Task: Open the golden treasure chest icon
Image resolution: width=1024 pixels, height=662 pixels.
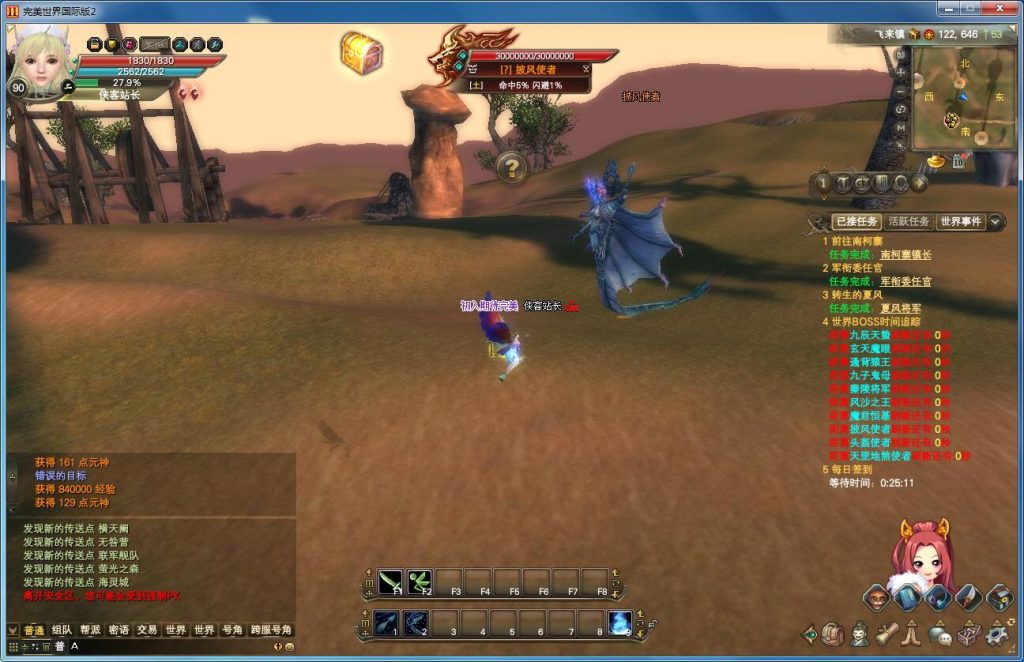Action: (360, 52)
